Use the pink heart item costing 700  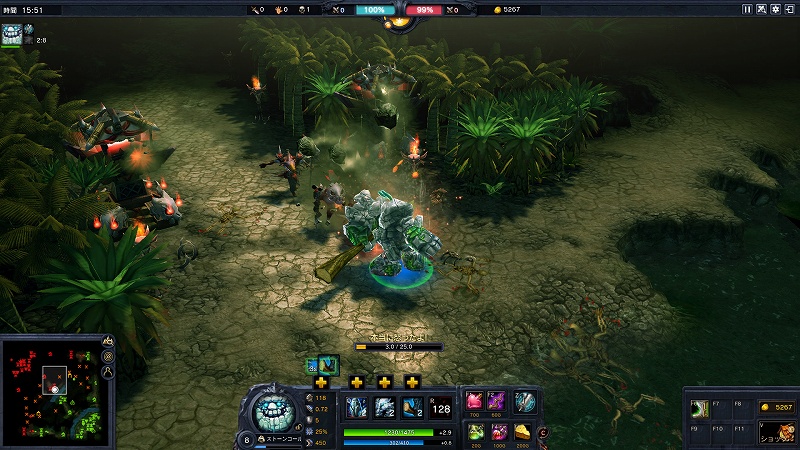point(475,401)
